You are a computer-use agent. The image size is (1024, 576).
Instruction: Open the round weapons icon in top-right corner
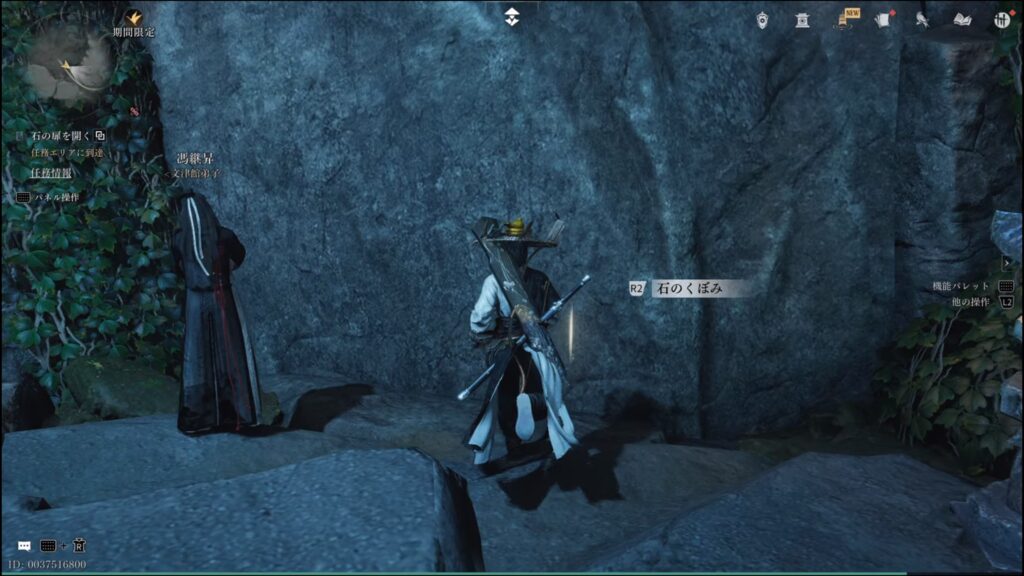[x=1003, y=19]
